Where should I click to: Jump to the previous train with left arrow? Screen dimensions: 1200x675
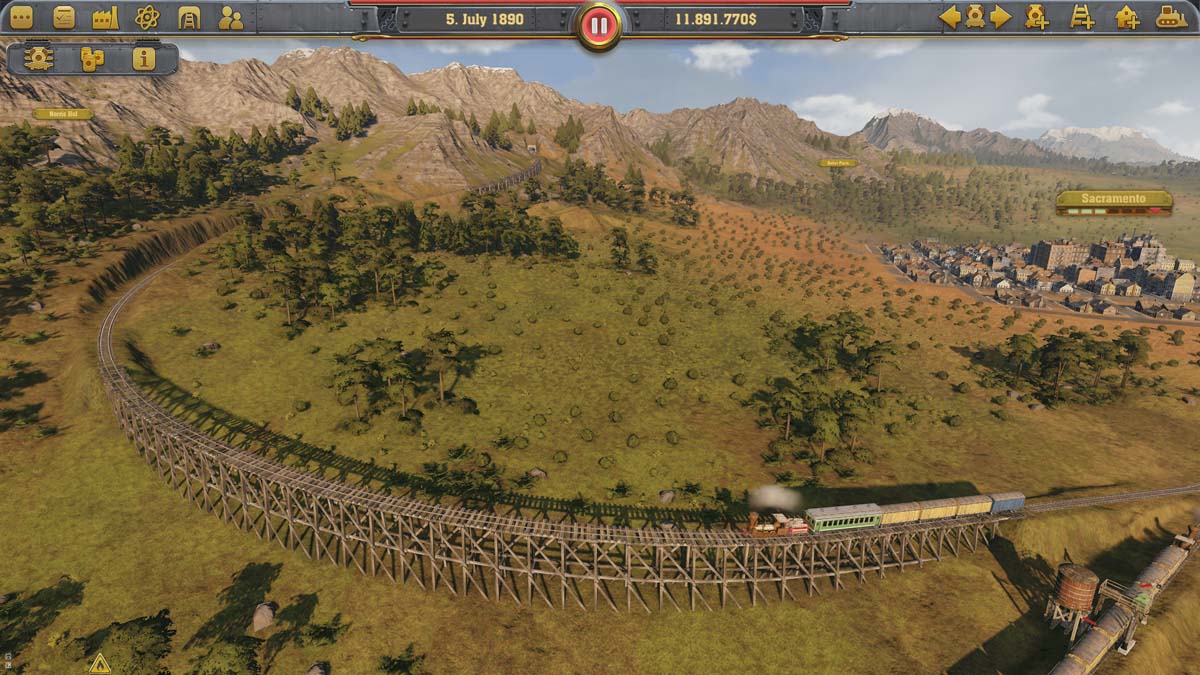(949, 17)
